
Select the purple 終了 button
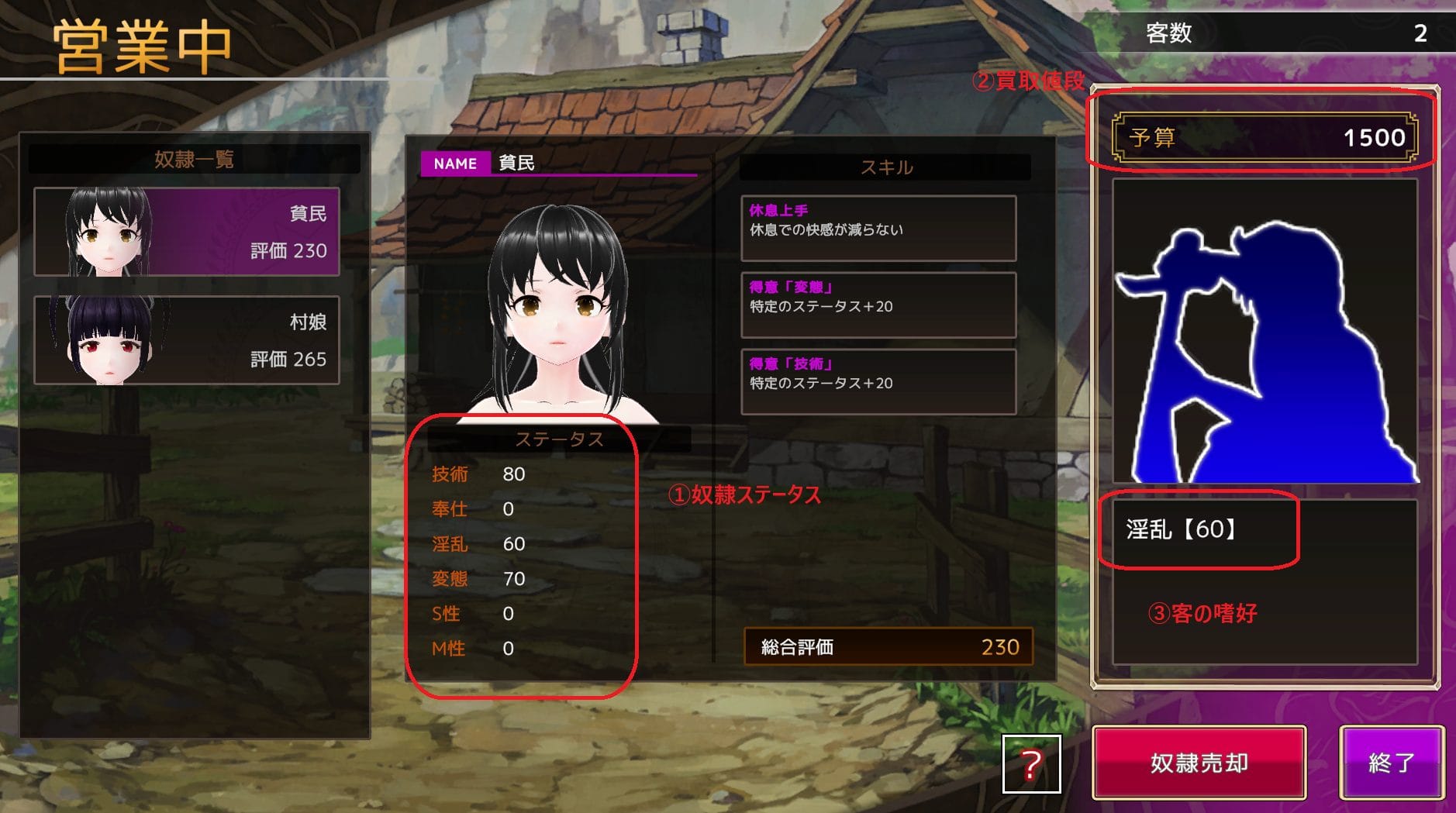[1392, 763]
